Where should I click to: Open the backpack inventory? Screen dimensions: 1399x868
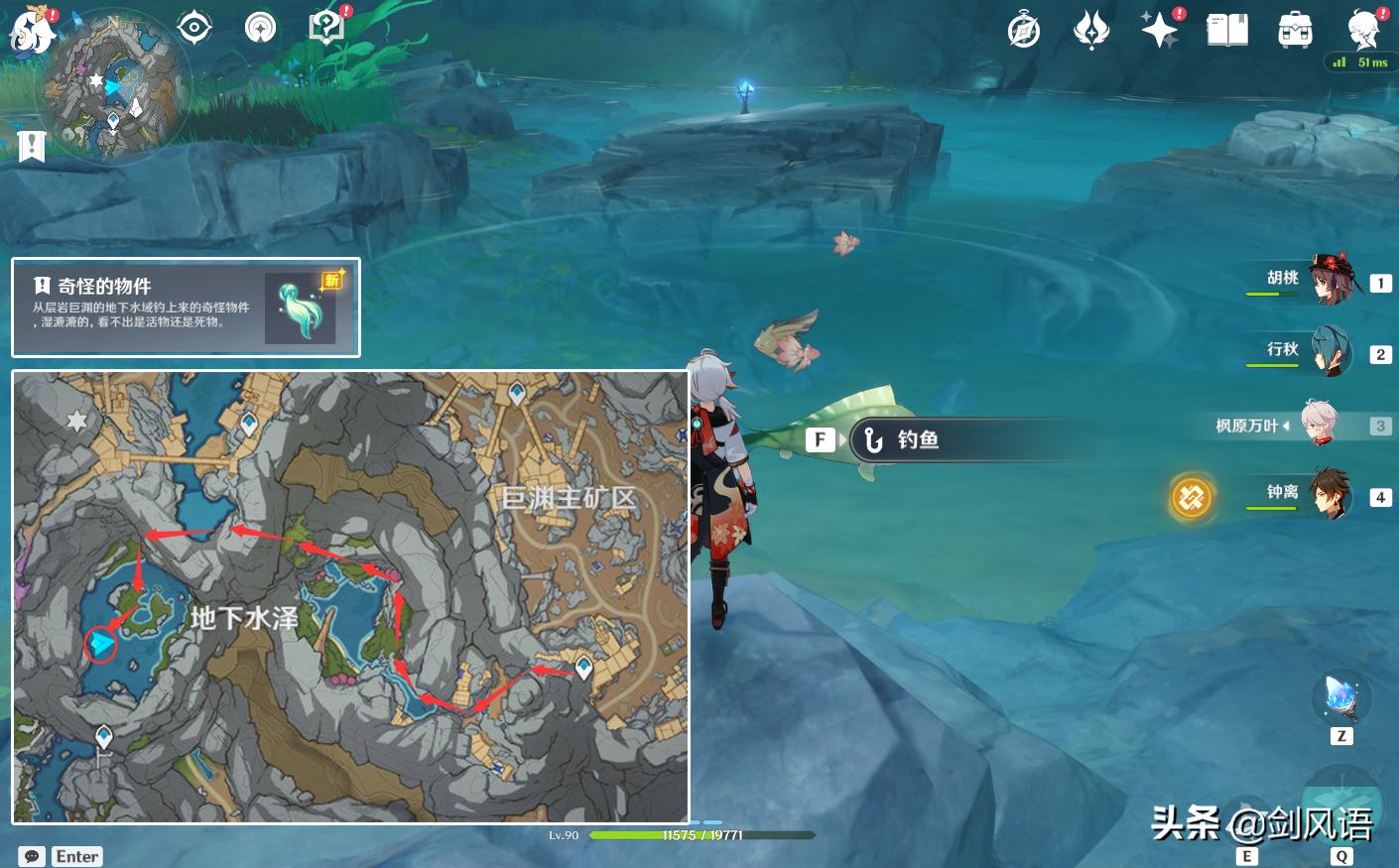coord(1295,30)
